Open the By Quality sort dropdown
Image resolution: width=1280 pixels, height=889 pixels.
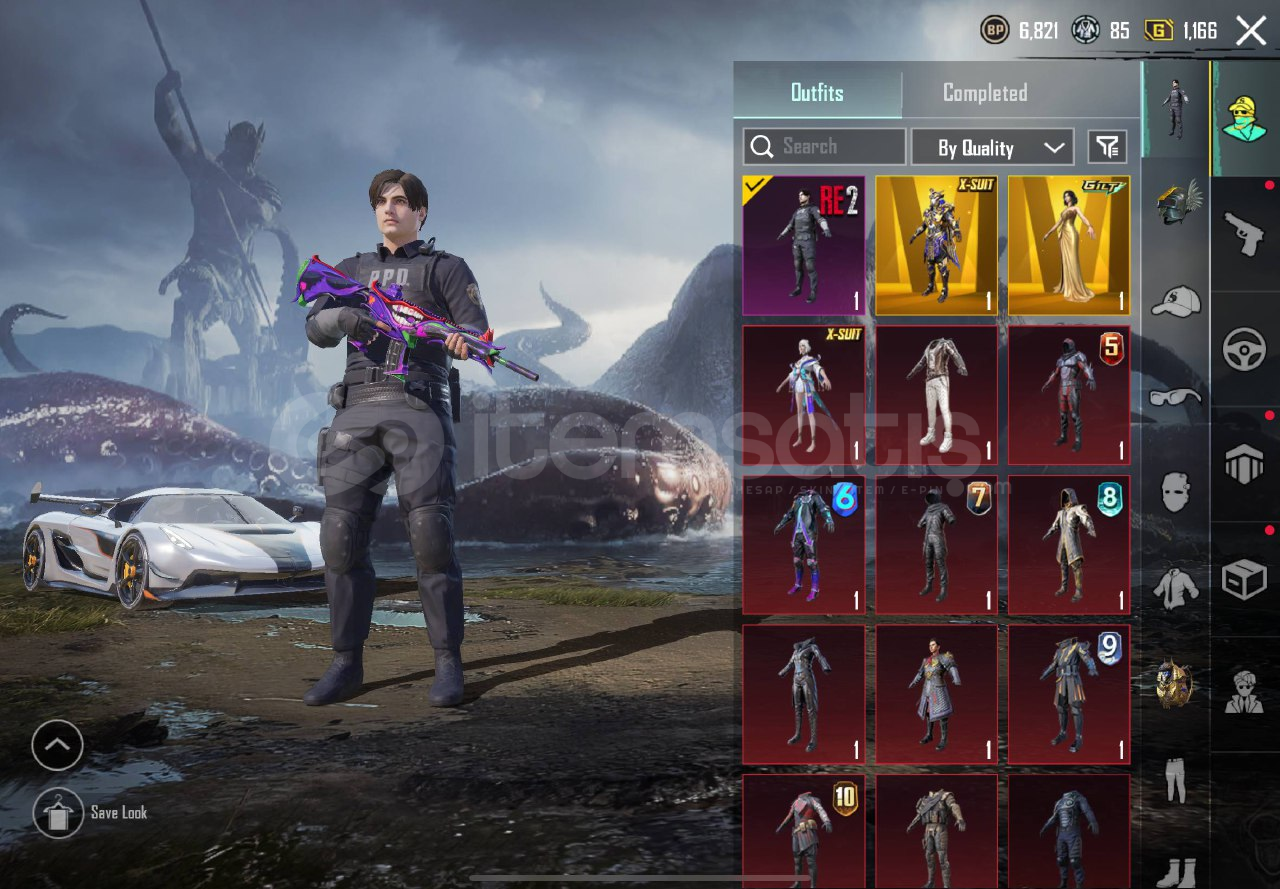[992, 148]
